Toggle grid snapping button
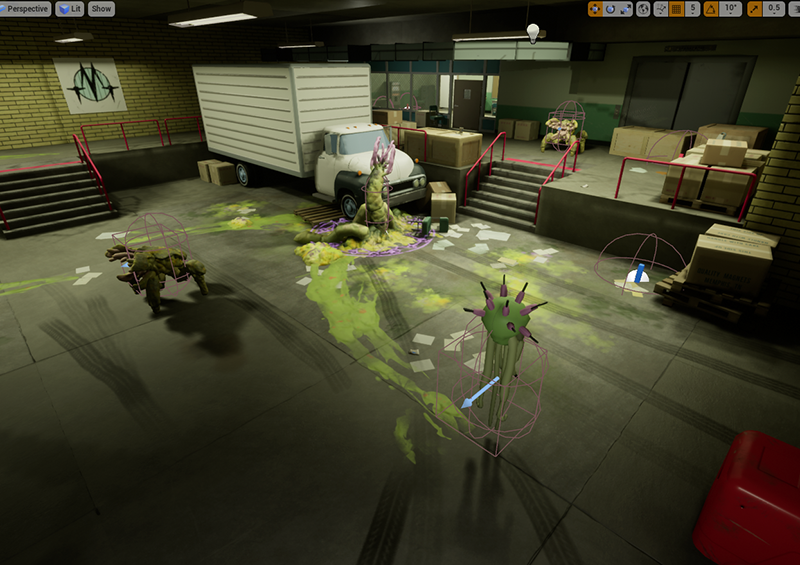Image resolution: width=800 pixels, height=565 pixels. pyautogui.click(x=676, y=9)
